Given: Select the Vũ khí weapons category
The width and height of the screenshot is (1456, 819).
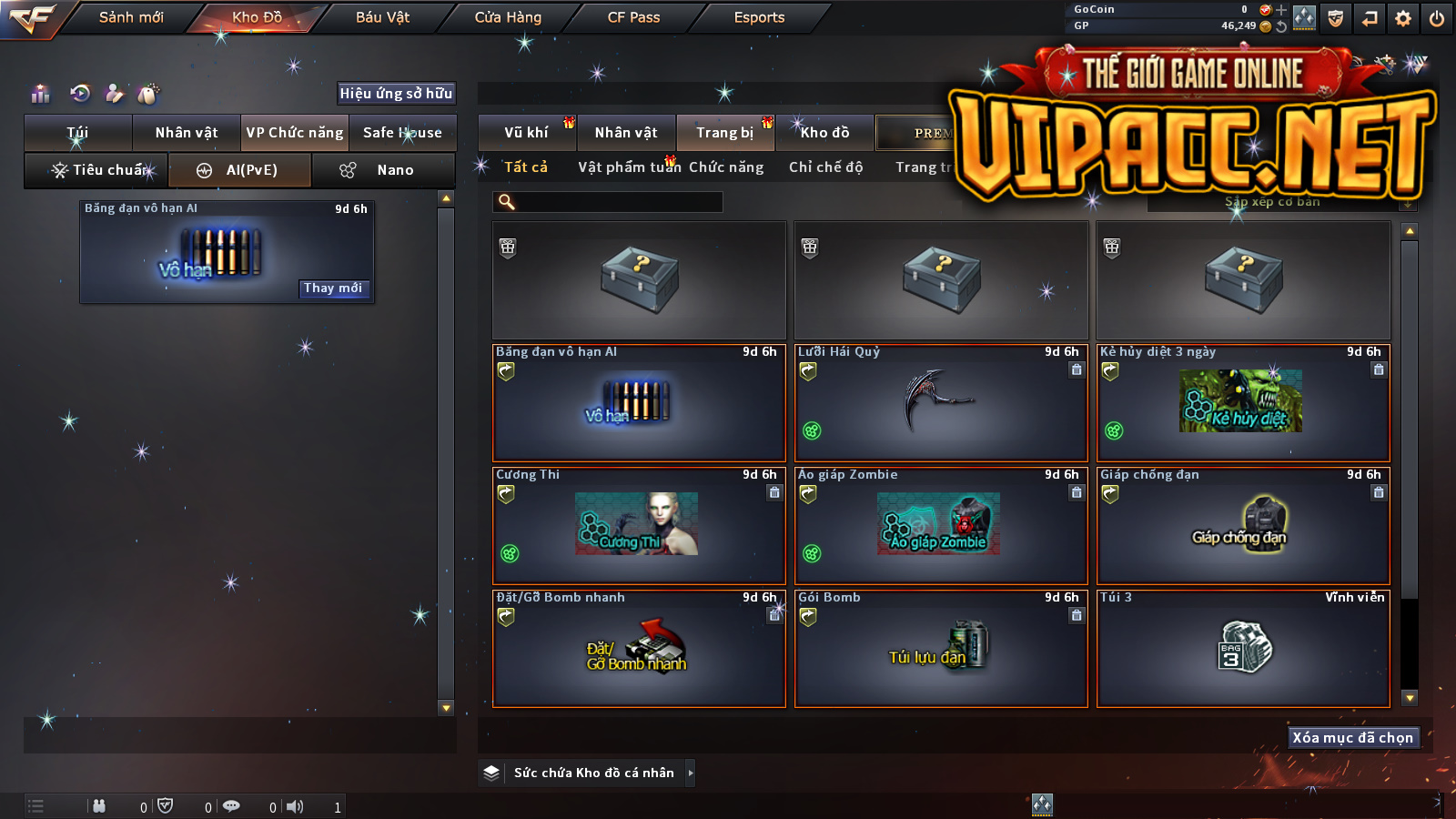Looking at the screenshot, I should click(x=526, y=133).
